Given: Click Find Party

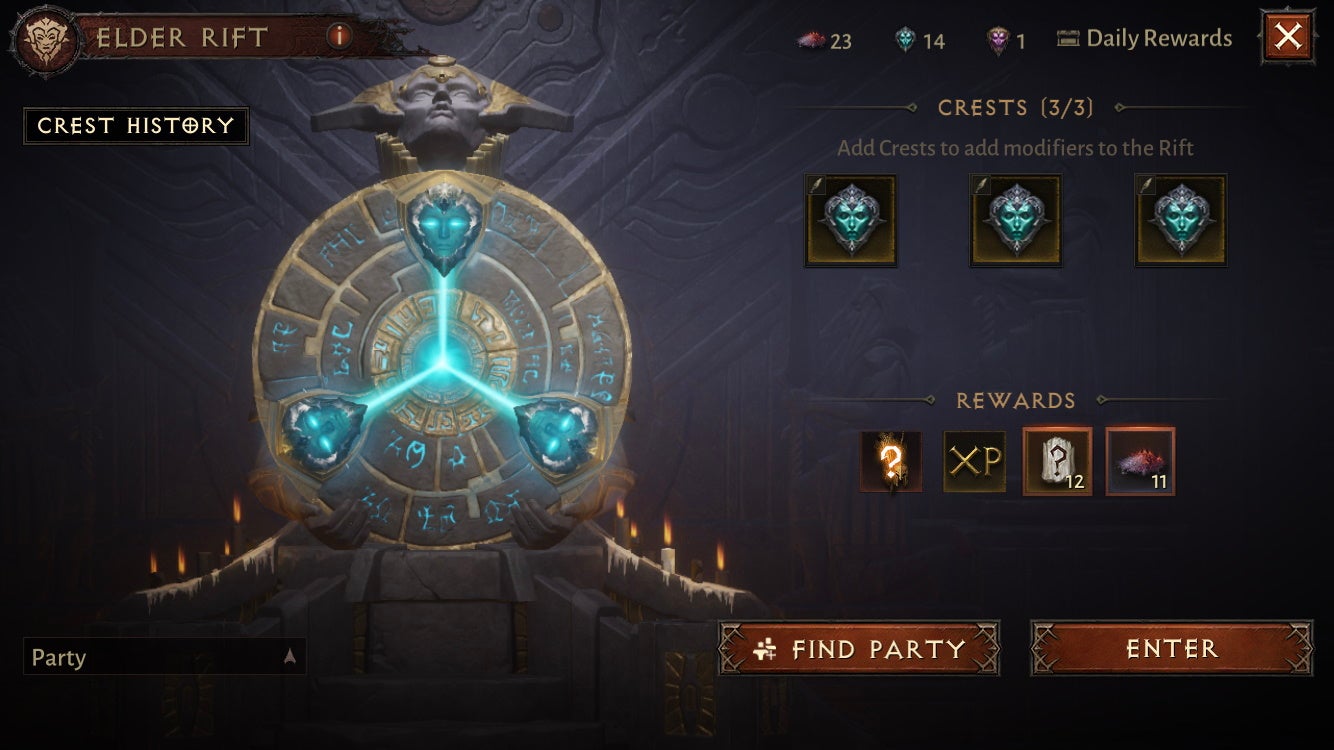Looking at the screenshot, I should coord(858,649).
